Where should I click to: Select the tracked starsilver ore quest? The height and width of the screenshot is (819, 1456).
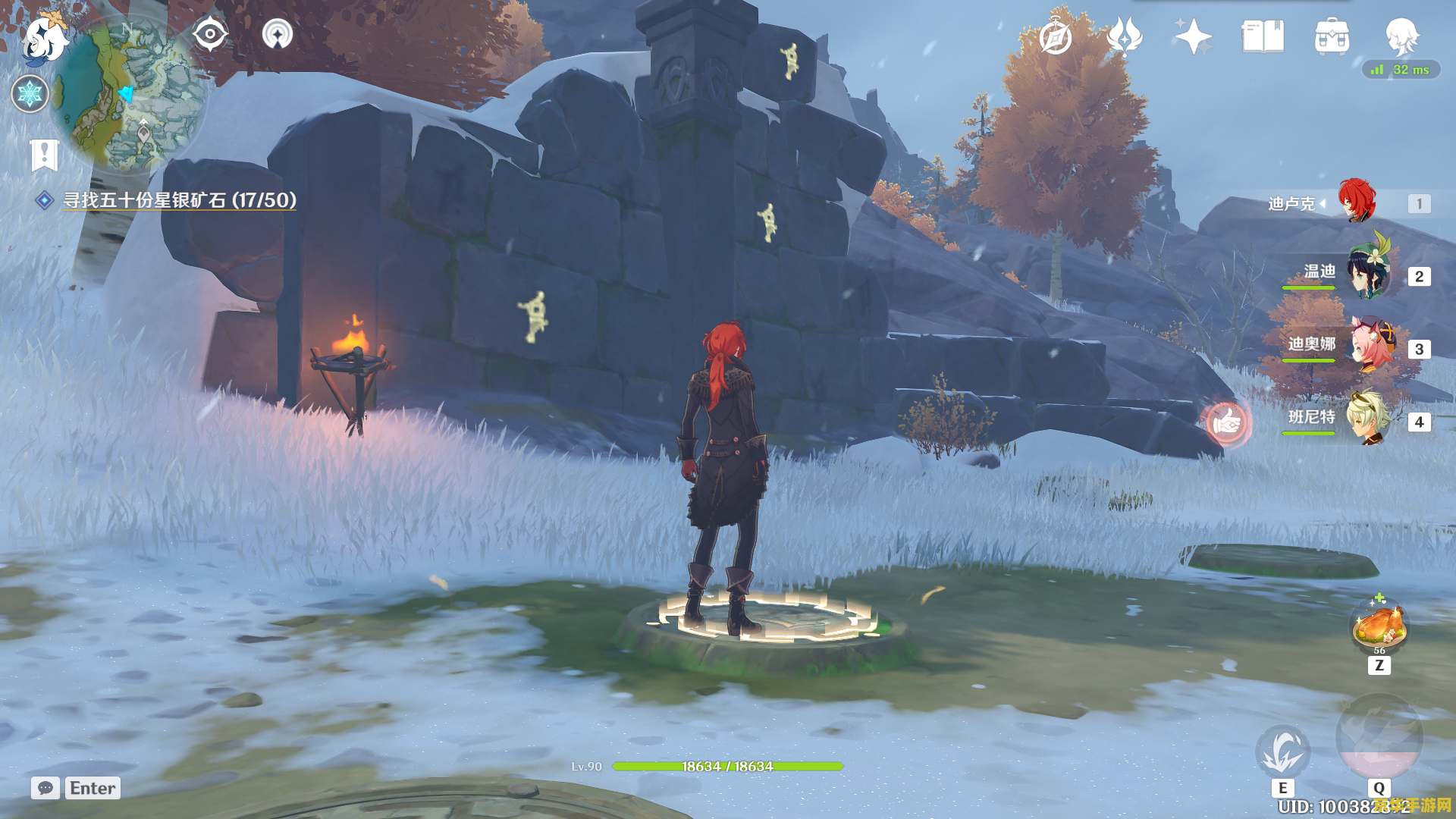pyautogui.click(x=179, y=200)
